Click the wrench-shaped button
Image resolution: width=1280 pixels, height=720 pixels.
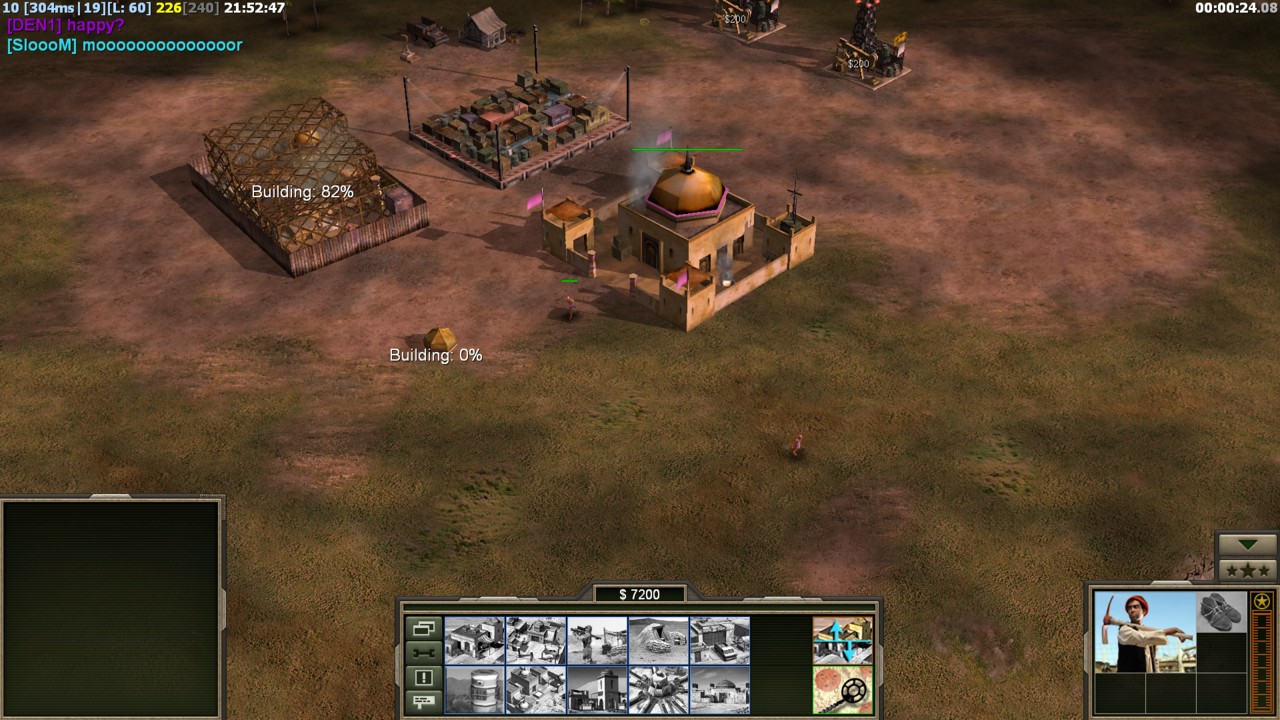(423, 653)
